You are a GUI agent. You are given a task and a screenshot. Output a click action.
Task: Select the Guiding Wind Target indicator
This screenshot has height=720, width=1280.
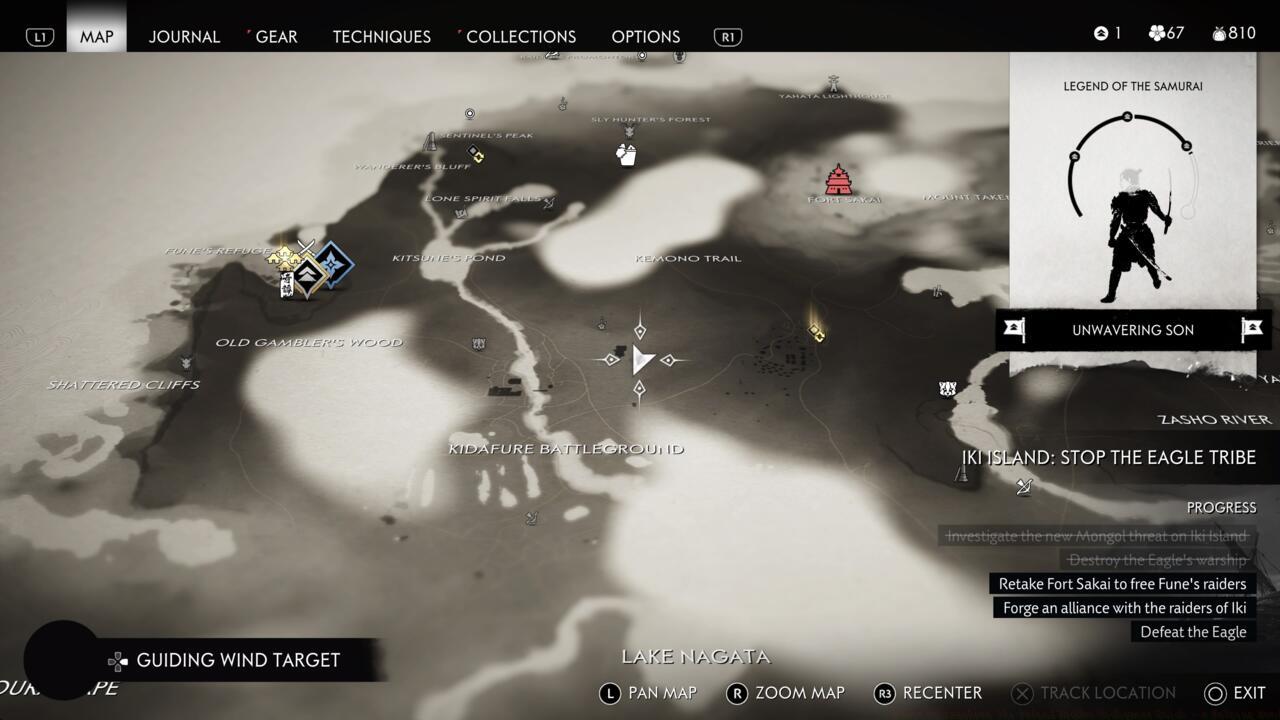point(238,660)
